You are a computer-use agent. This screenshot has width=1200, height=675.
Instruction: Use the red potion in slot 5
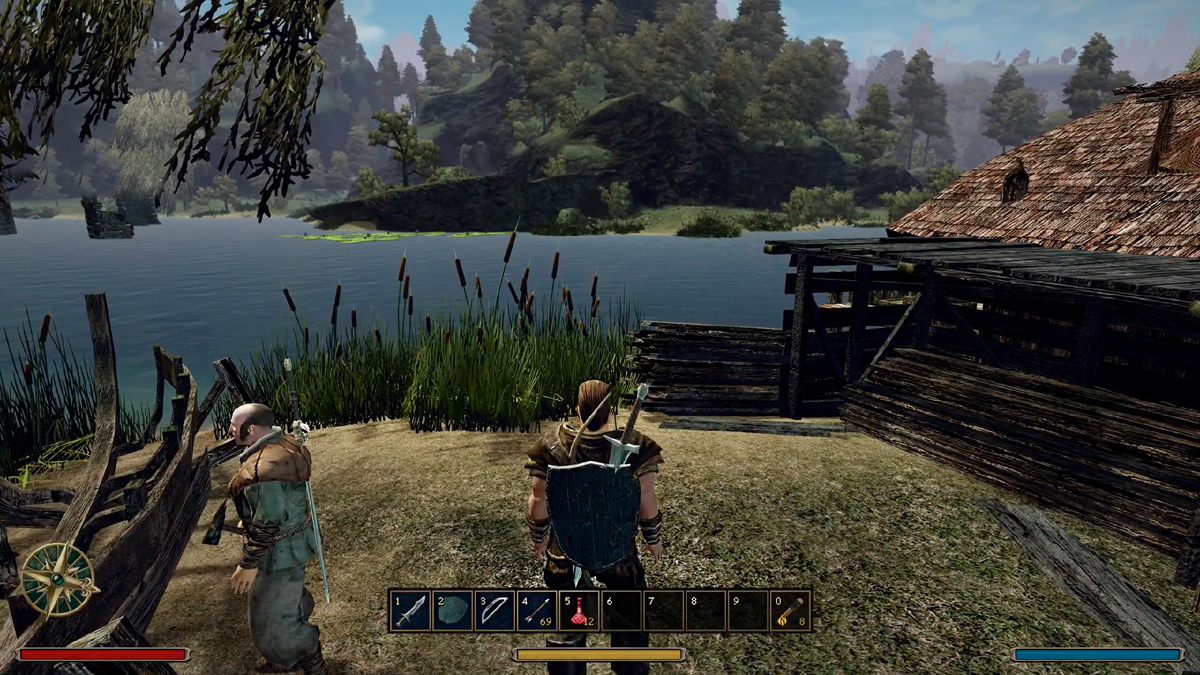[579, 610]
